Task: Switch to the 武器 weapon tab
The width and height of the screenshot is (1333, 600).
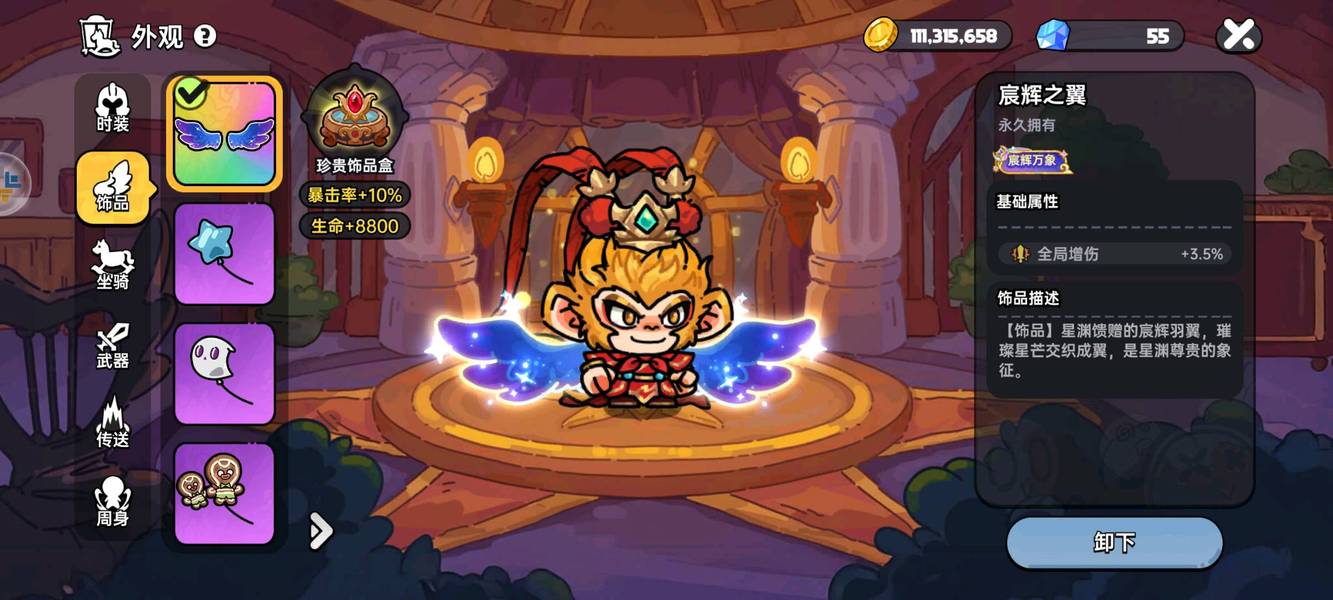Action: click(113, 345)
